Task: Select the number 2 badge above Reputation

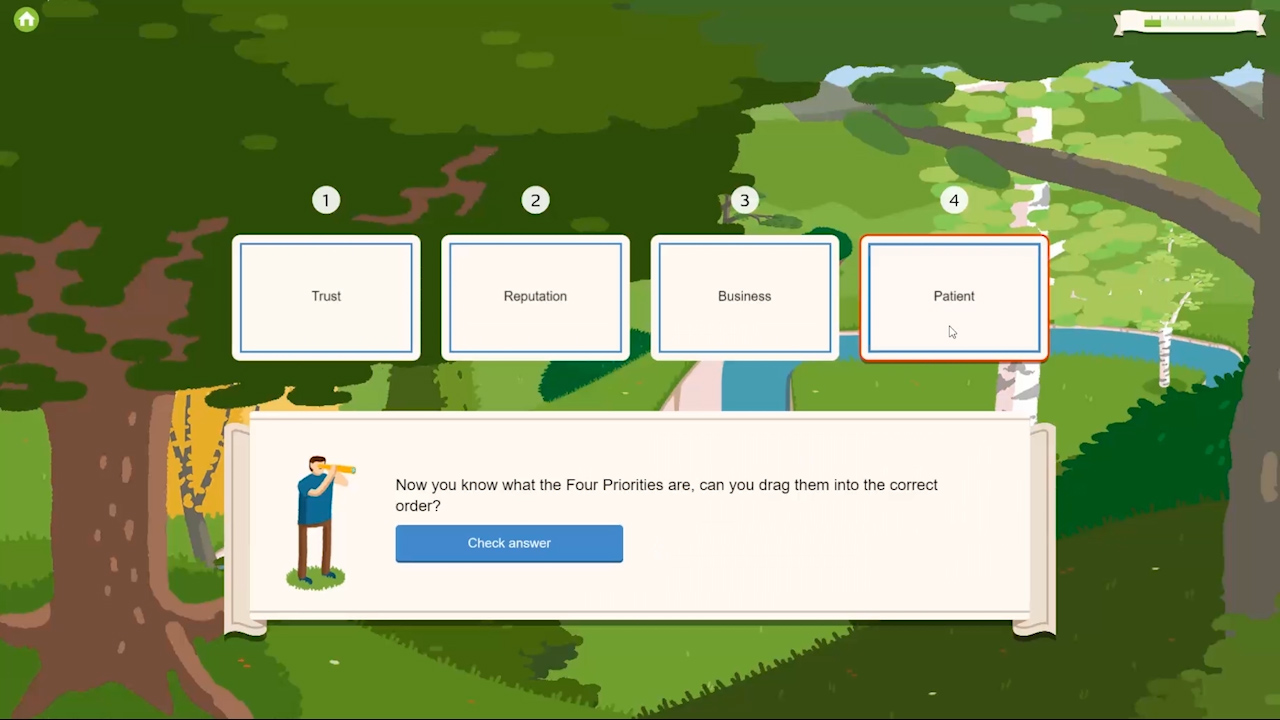Action: (x=535, y=200)
